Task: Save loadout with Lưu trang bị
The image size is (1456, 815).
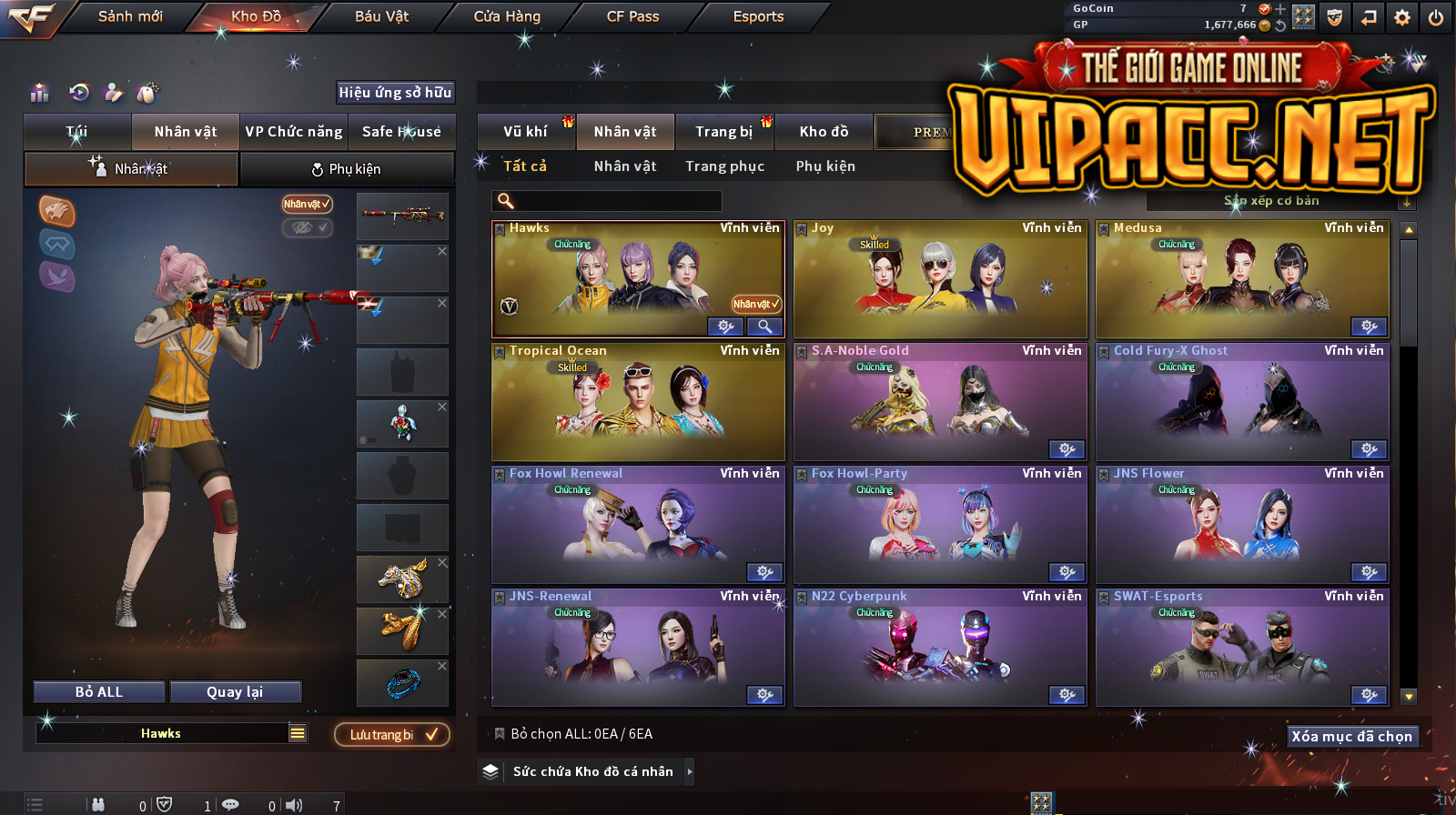Action: tap(392, 735)
